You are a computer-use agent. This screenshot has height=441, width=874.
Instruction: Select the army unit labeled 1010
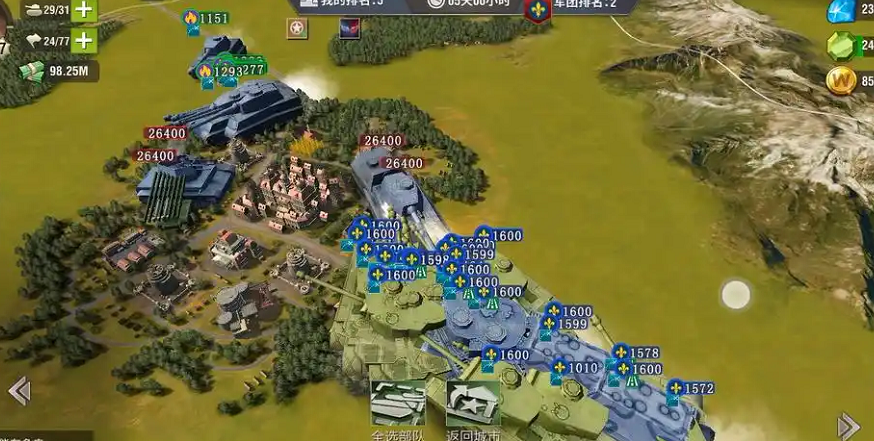click(x=574, y=369)
